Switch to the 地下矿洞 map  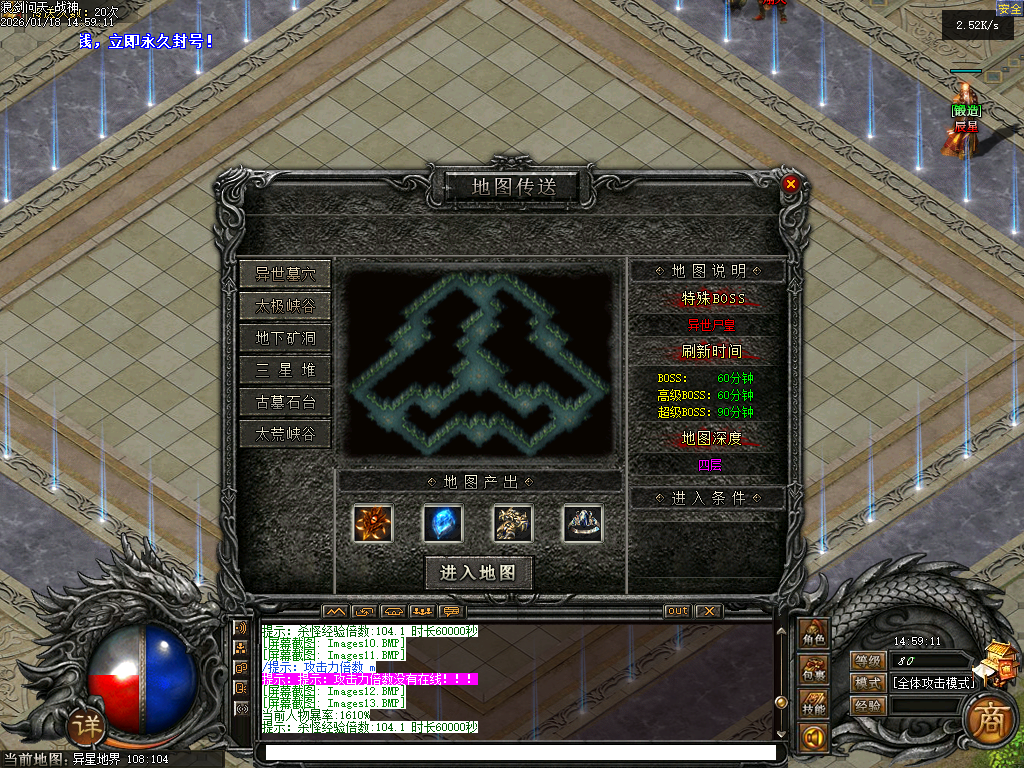point(285,338)
